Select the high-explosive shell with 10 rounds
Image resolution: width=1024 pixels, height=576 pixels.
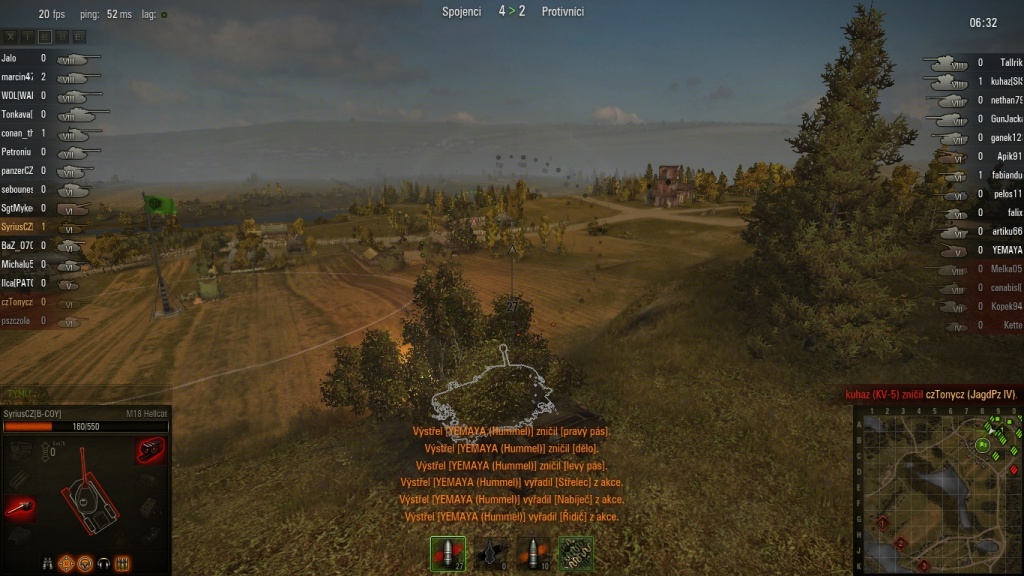[x=532, y=553]
